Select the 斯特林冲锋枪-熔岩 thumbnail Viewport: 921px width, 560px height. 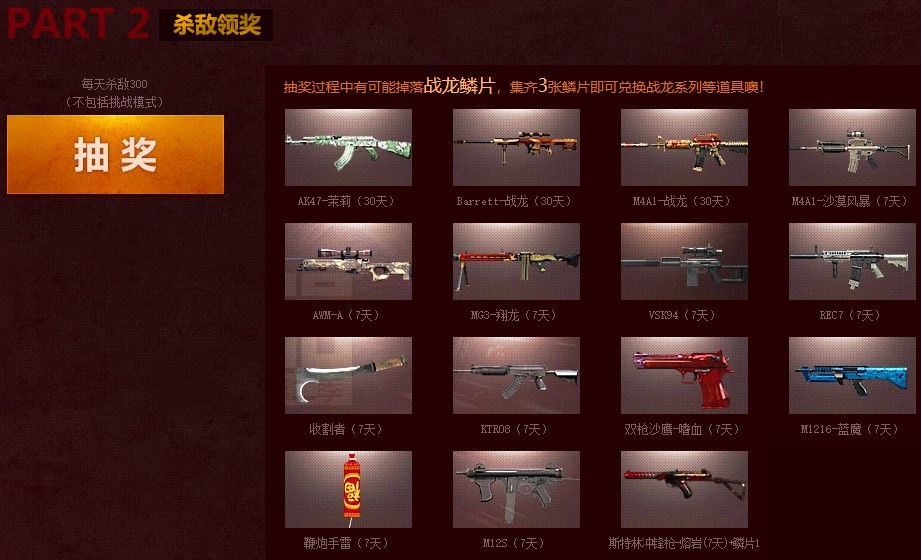(x=684, y=489)
